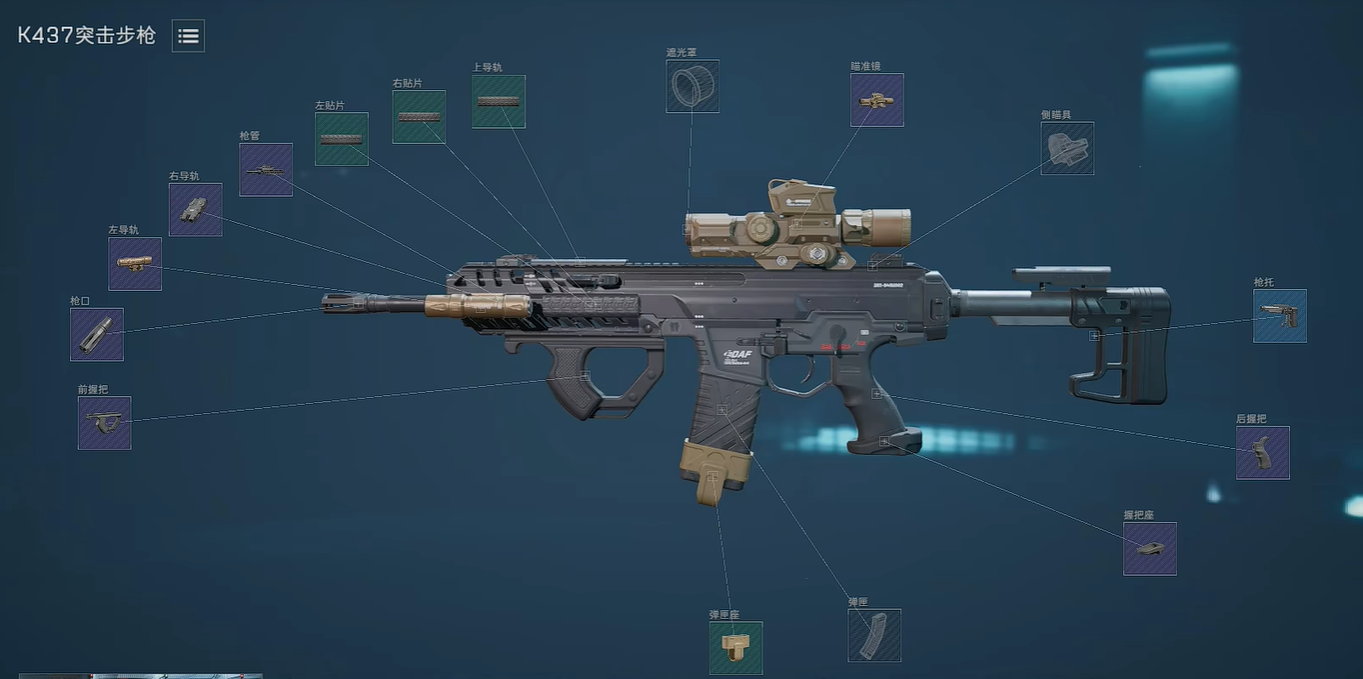The width and height of the screenshot is (1363, 679).
Task: Open the 握把座 grip base slot
Action: tap(1150, 548)
